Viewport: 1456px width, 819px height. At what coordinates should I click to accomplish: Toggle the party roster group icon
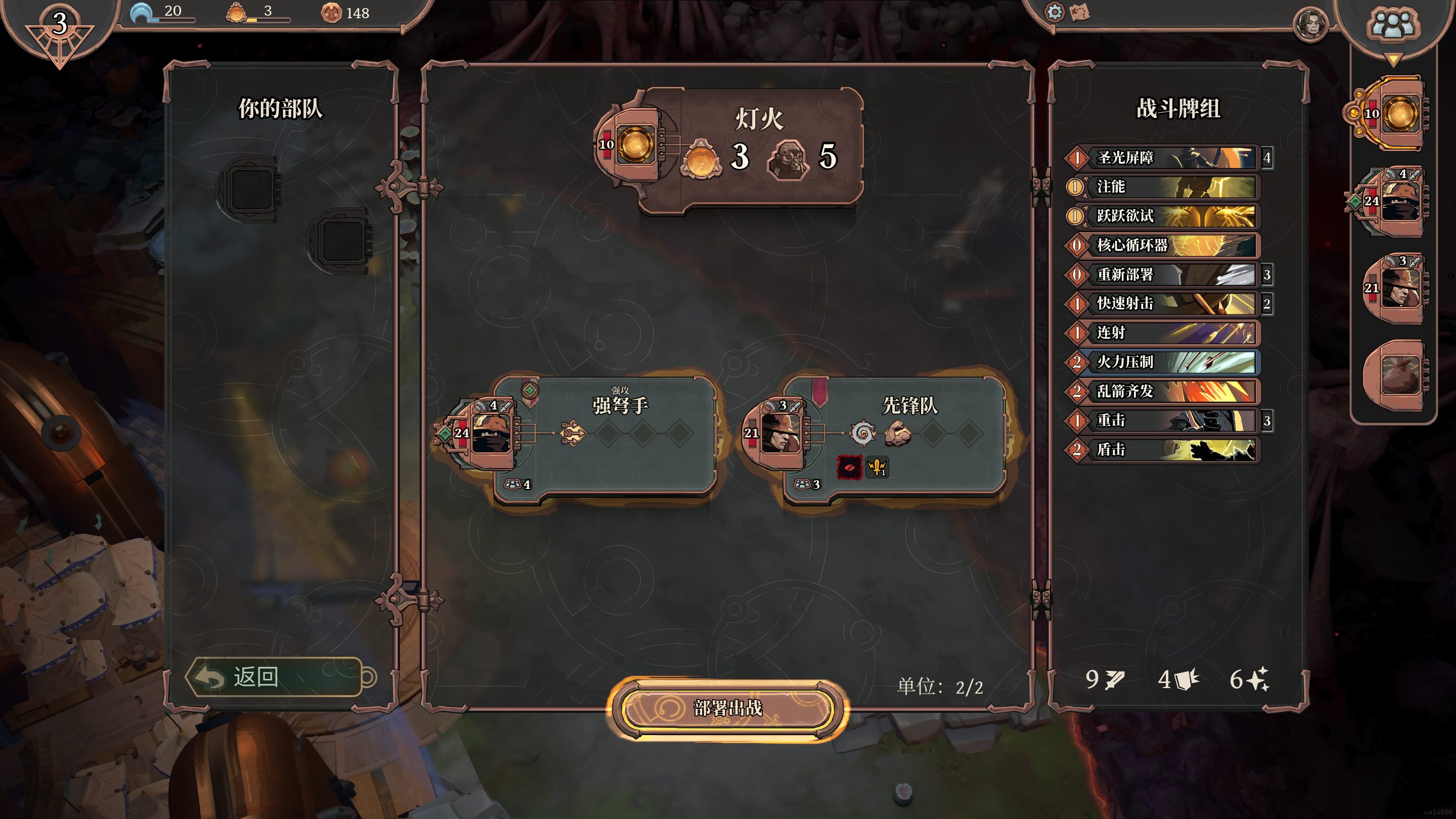(x=1392, y=25)
